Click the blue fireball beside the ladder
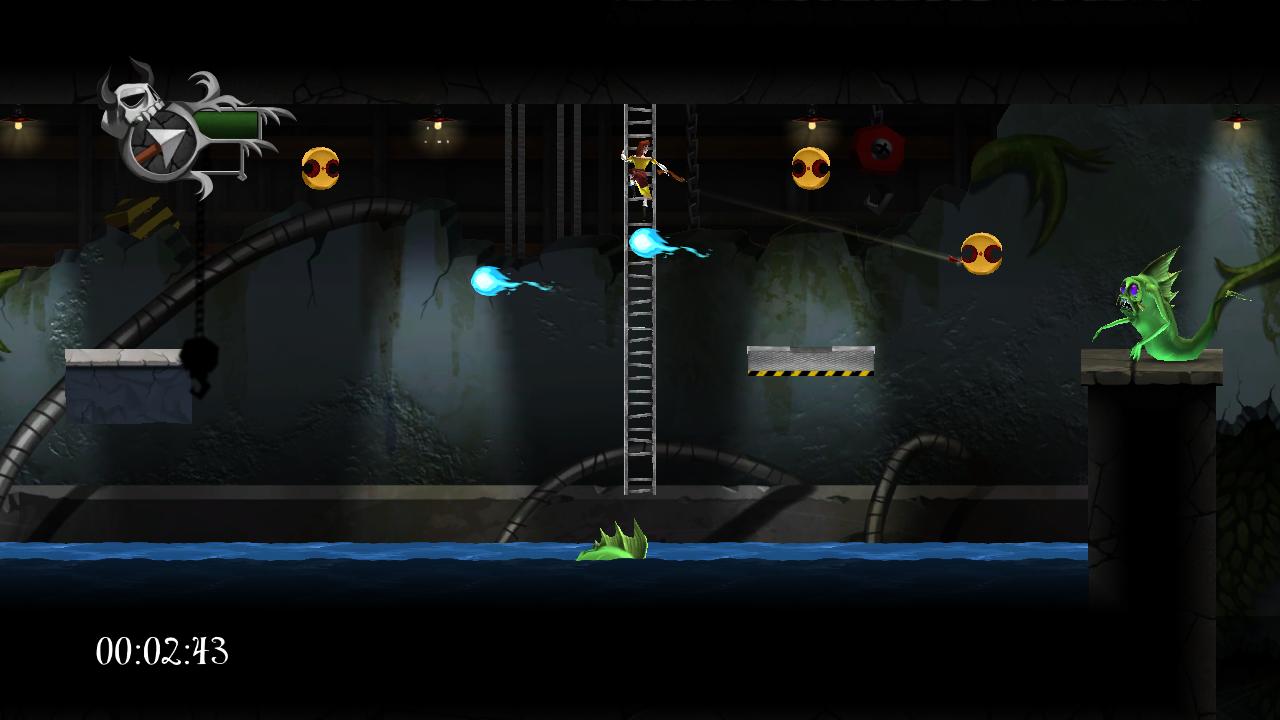Image resolution: width=1280 pixels, height=720 pixels. point(646,243)
